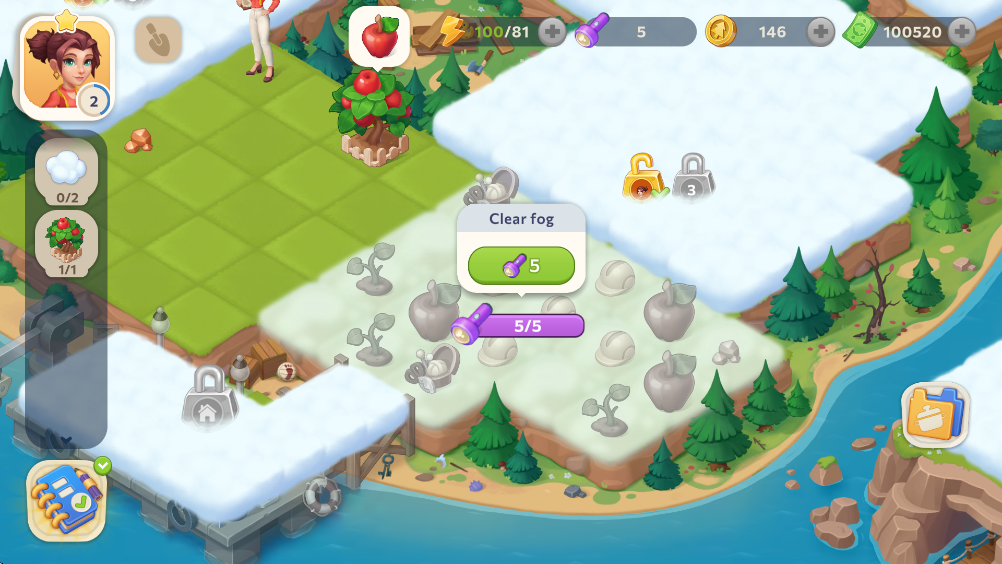
Task: Tap the grey level 3 padlock
Action: coord(691,178)
